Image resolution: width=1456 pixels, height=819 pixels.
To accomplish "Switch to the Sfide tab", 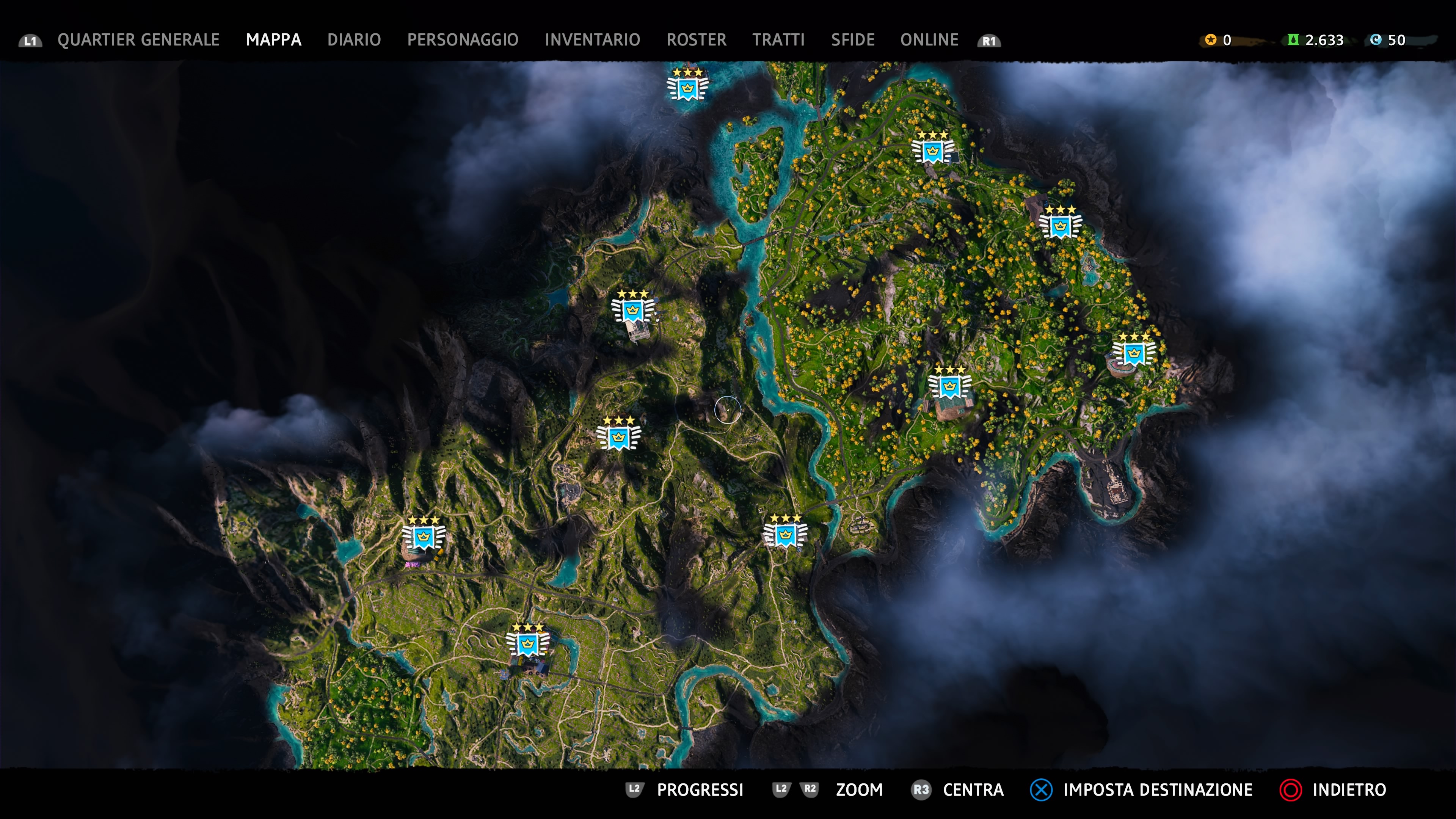I will (853, 40).
